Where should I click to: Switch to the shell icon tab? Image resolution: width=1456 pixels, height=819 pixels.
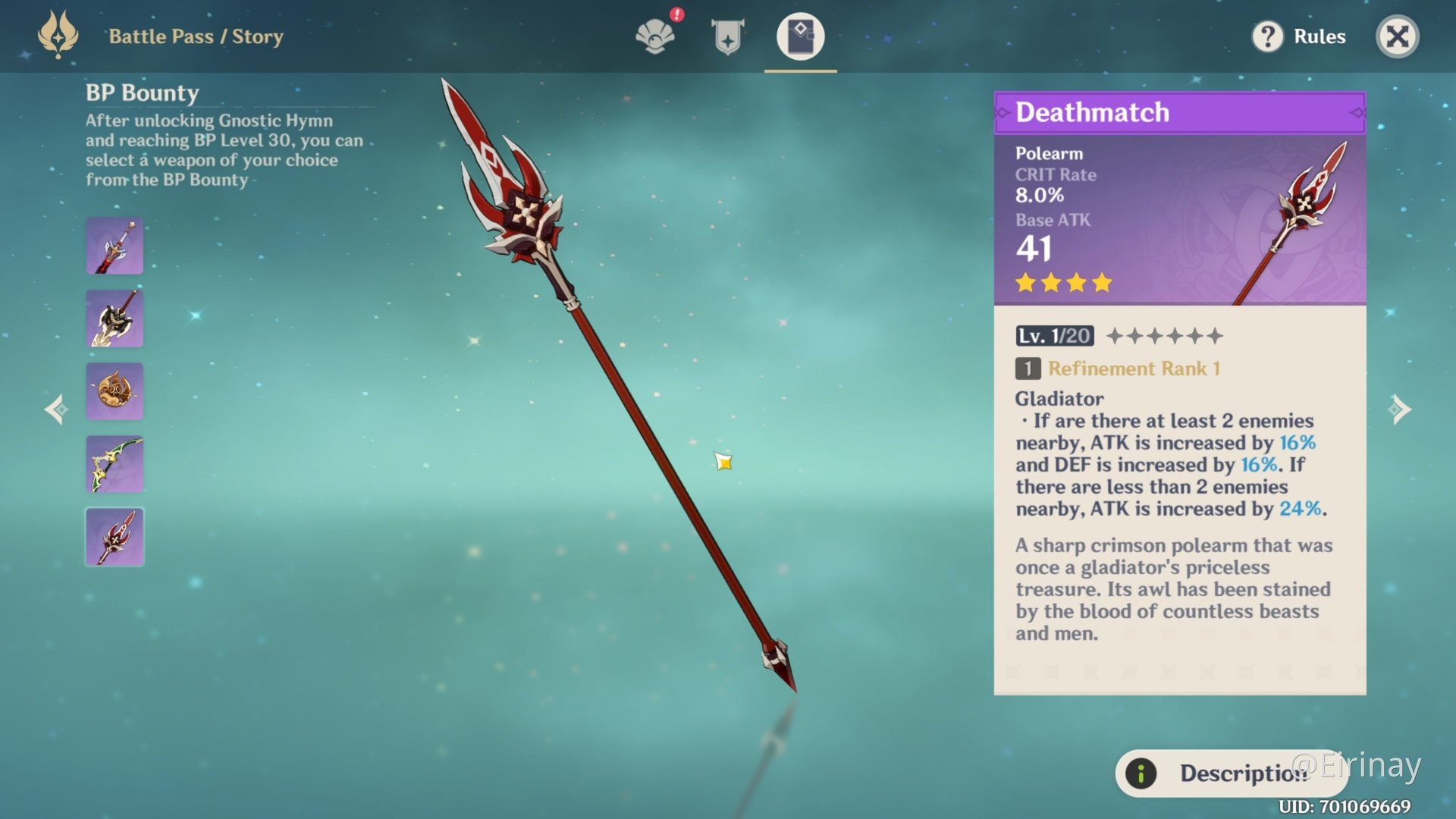(x=655, y=36)
